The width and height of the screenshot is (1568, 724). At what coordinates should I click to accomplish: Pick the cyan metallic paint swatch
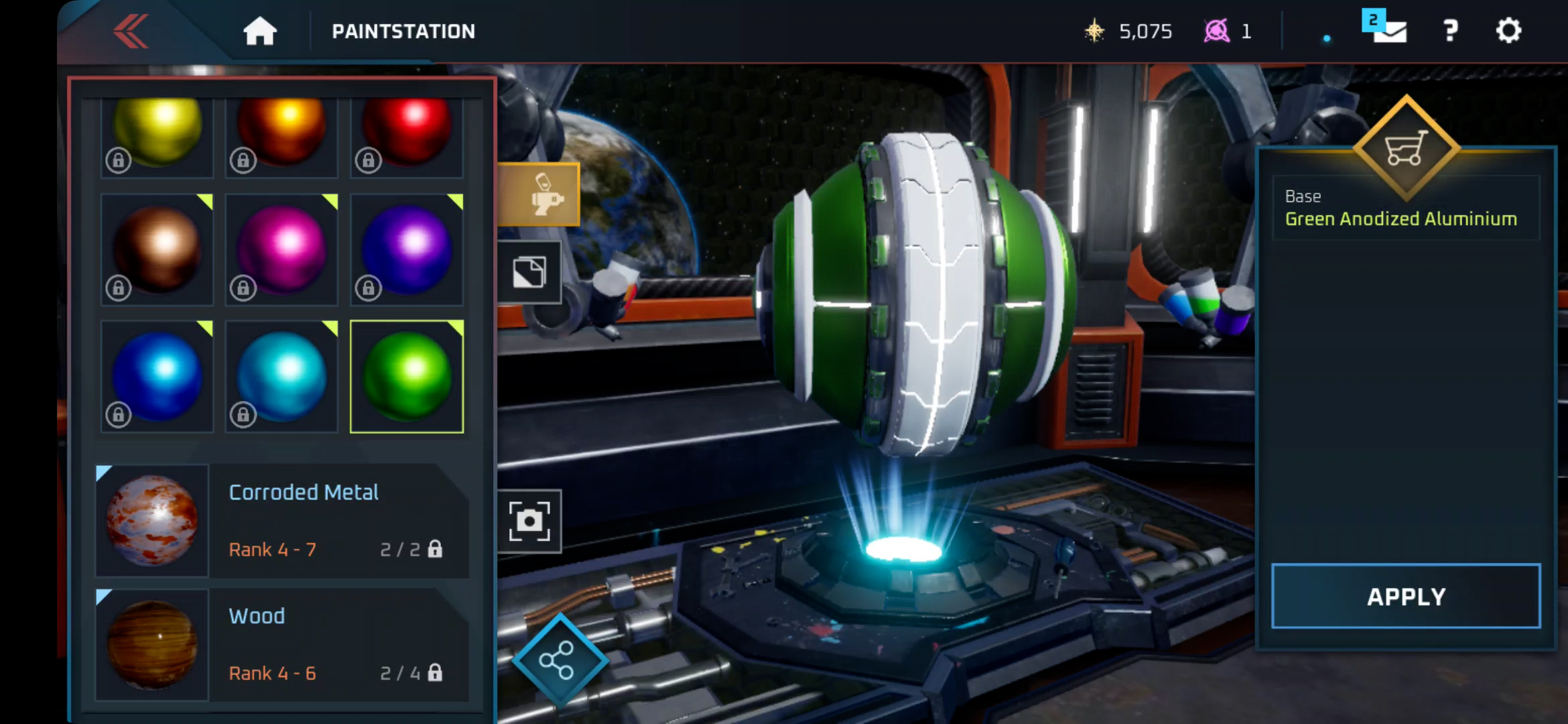pos(281,377)
